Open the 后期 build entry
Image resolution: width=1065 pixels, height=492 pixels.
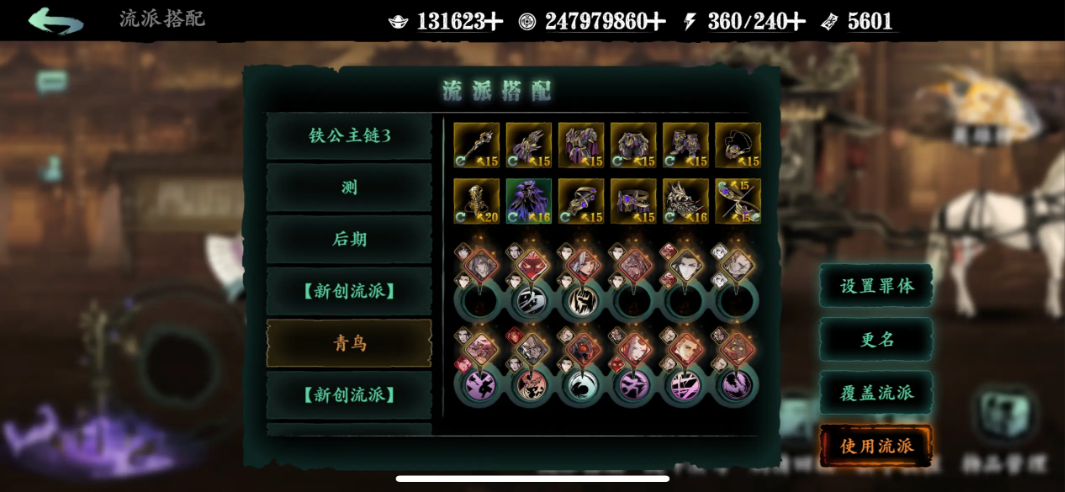(349, 239)
